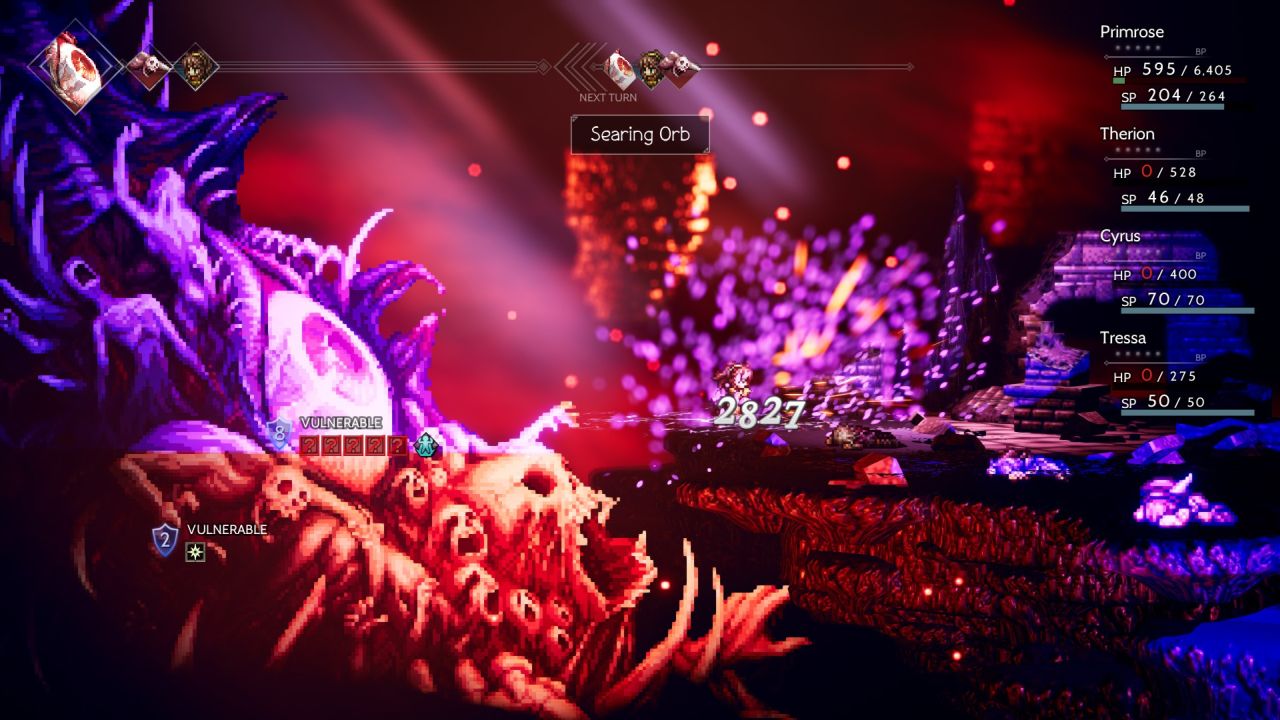This screenshot has width=1280, height=720.
Task: Inspect the teal status effect icon
Action: click(x=427, y=444)
